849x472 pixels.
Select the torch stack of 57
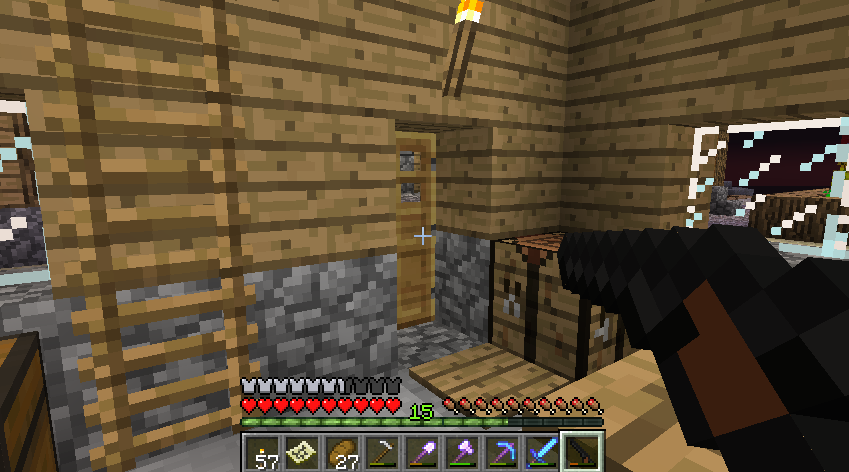point(263,453)
